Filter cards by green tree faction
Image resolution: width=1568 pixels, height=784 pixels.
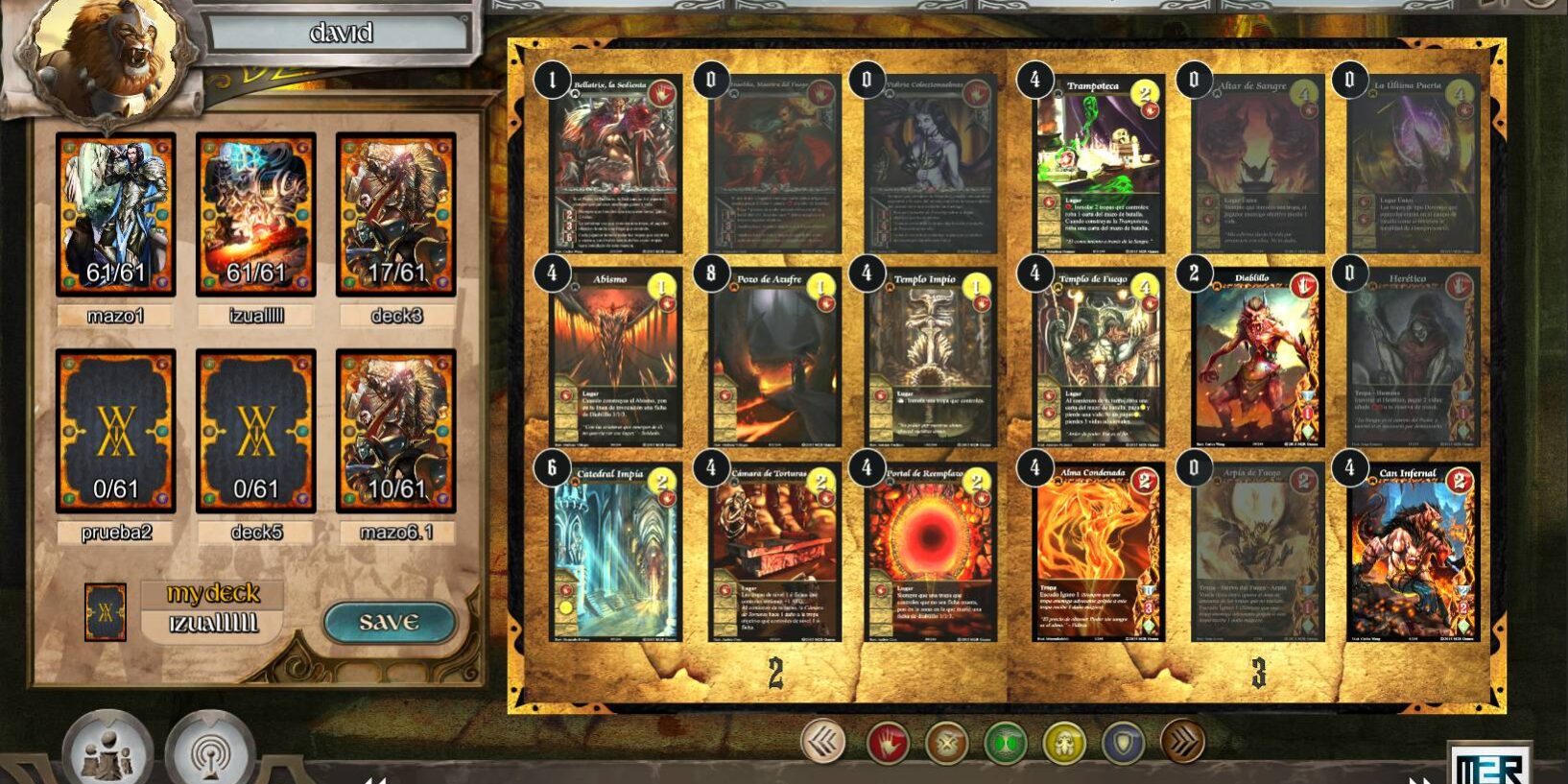1006,743
